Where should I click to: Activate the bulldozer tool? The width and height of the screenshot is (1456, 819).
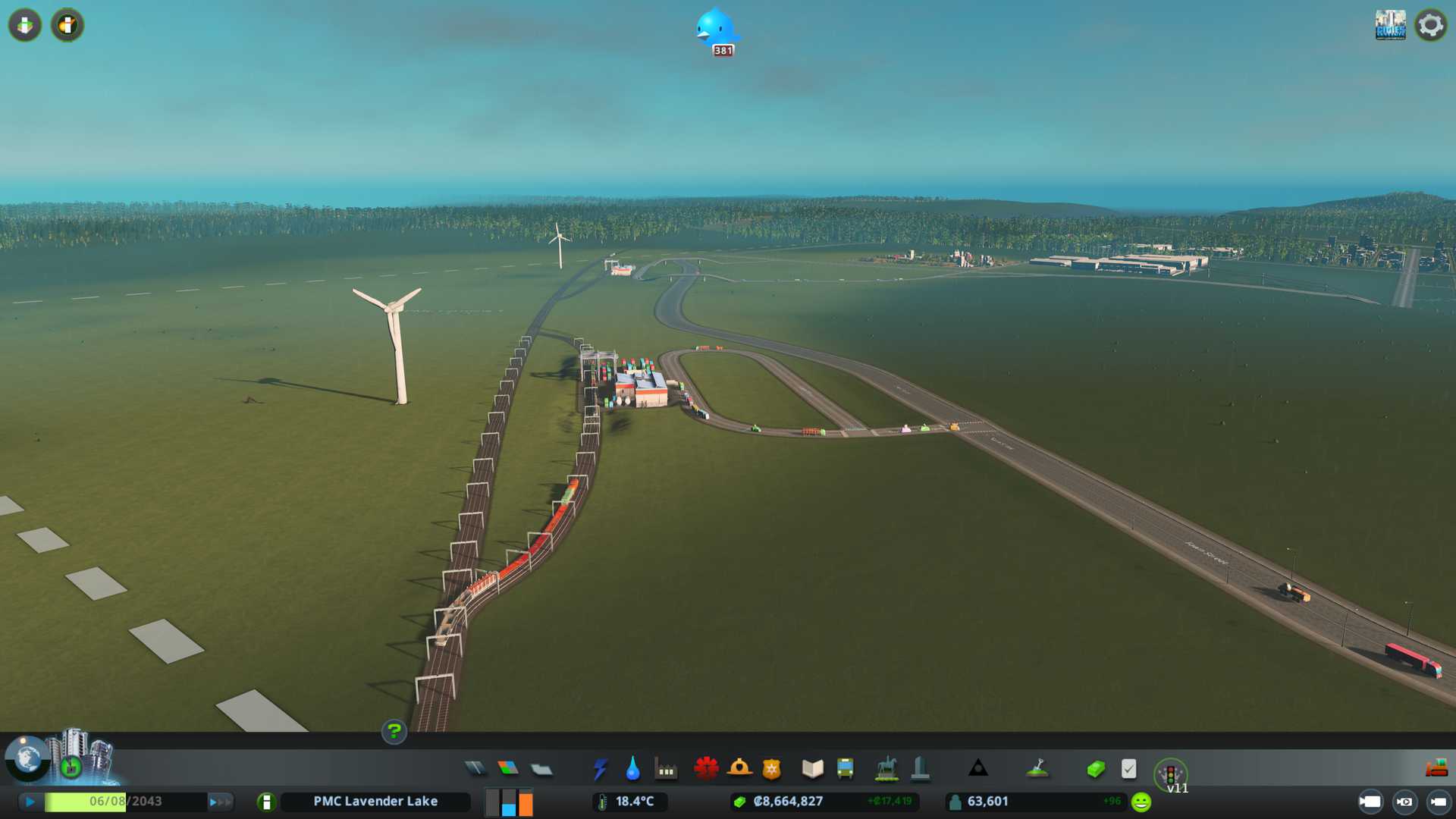click(x=1436, y=769)
